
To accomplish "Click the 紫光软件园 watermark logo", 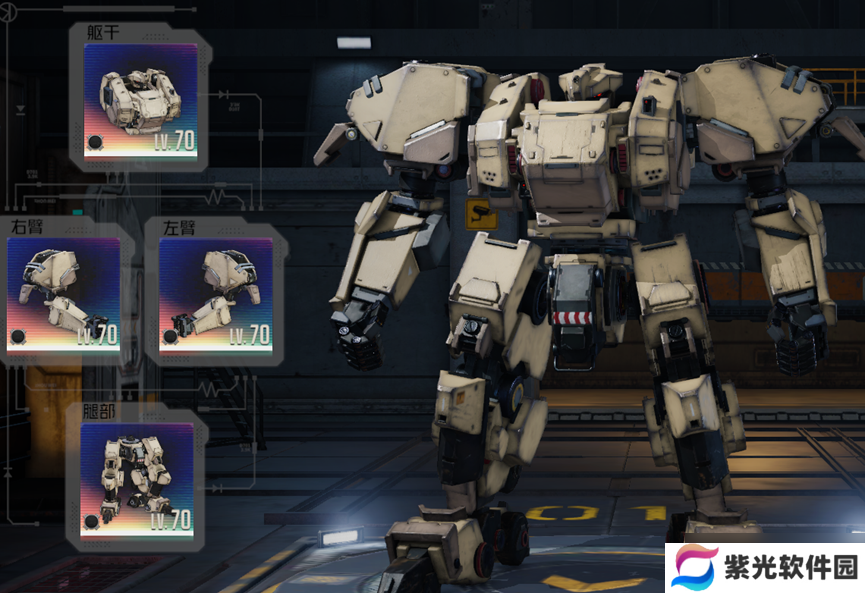I will 765,568.
